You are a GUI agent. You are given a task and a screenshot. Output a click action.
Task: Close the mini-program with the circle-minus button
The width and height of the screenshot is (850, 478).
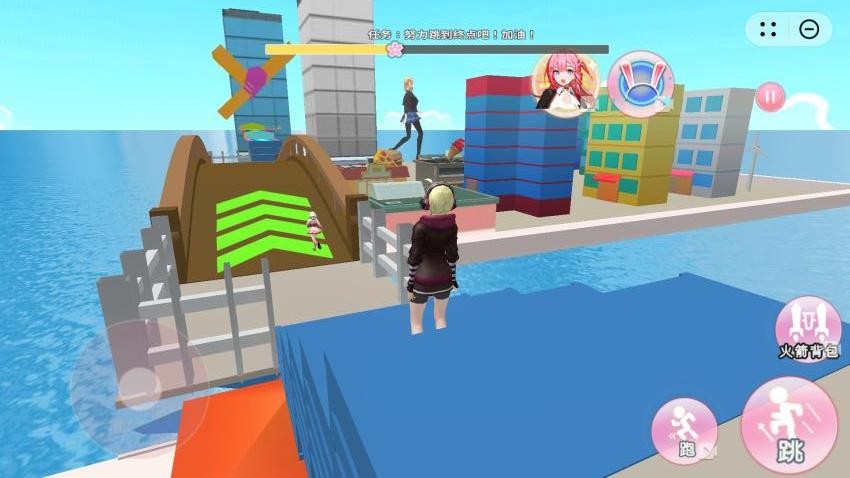click(809, 30)
